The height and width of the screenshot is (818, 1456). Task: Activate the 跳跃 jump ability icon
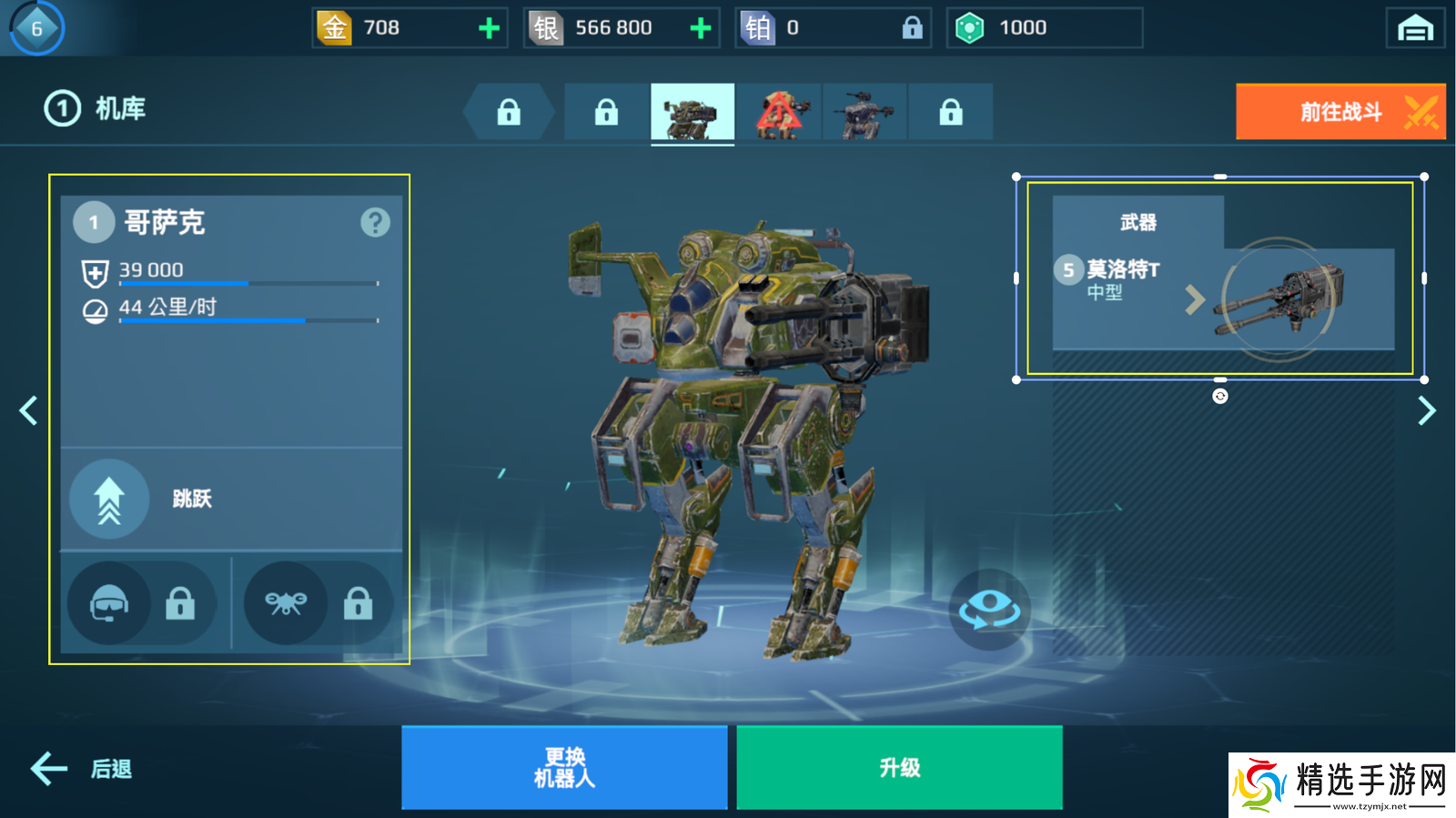coord(109,499)
